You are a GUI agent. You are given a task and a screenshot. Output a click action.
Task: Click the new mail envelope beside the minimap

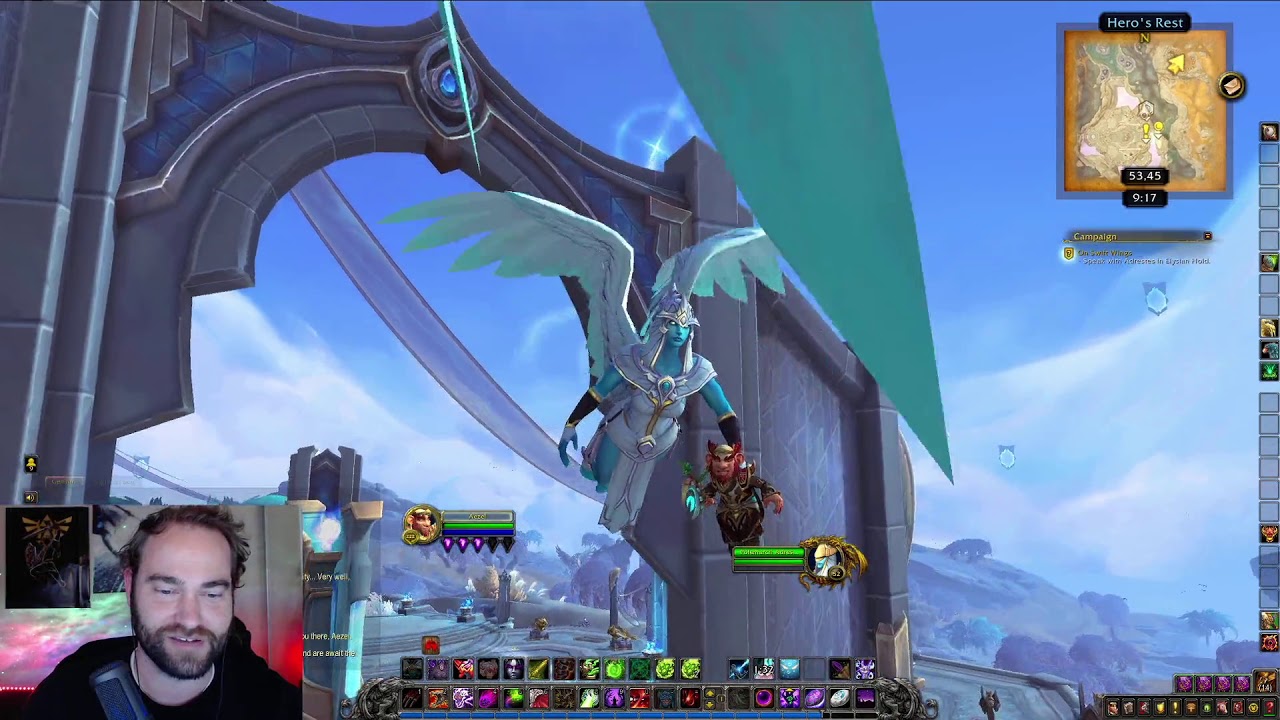point(1230,86)
